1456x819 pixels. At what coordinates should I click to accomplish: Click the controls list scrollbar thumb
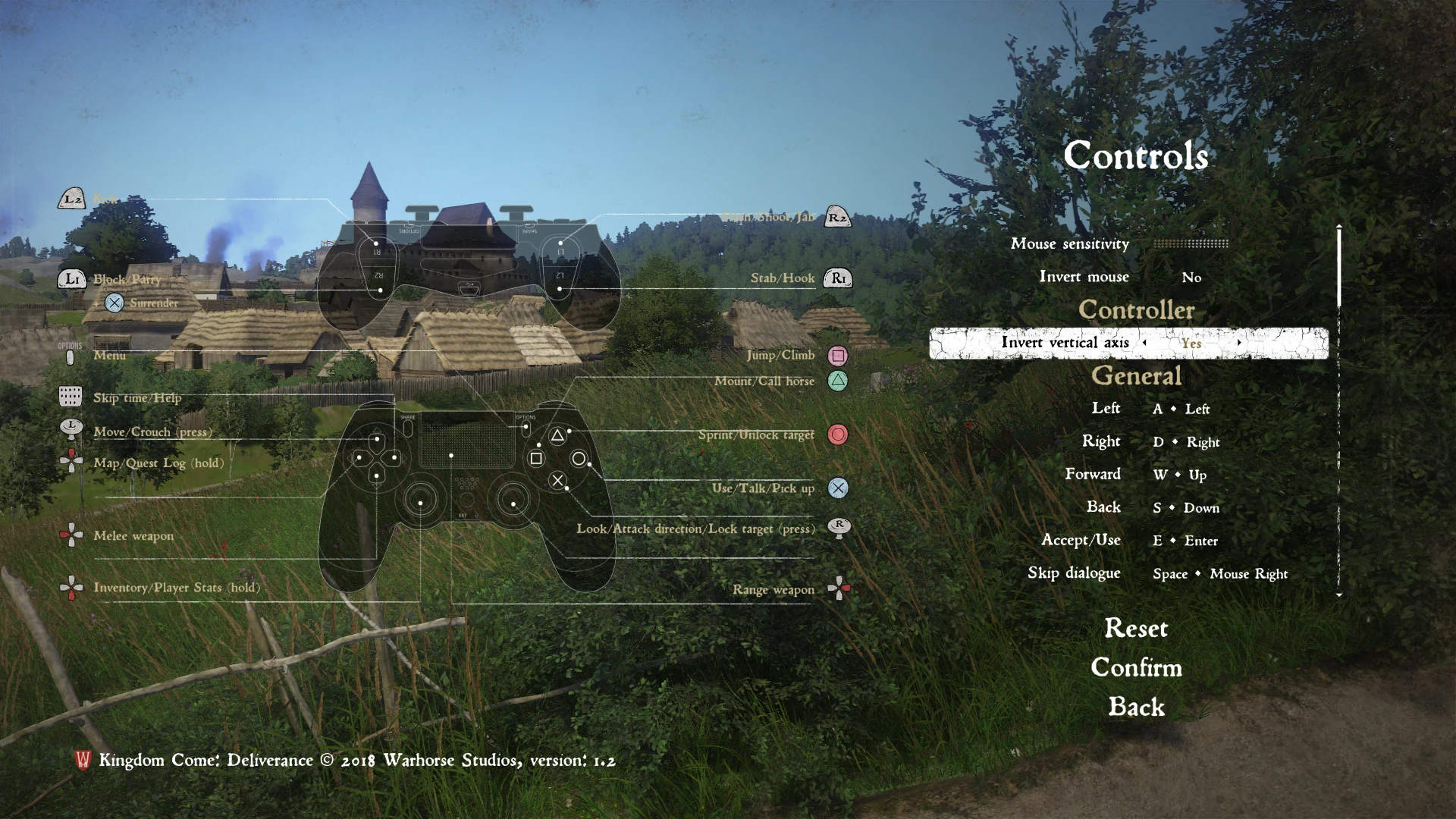tap(1339, 265)
